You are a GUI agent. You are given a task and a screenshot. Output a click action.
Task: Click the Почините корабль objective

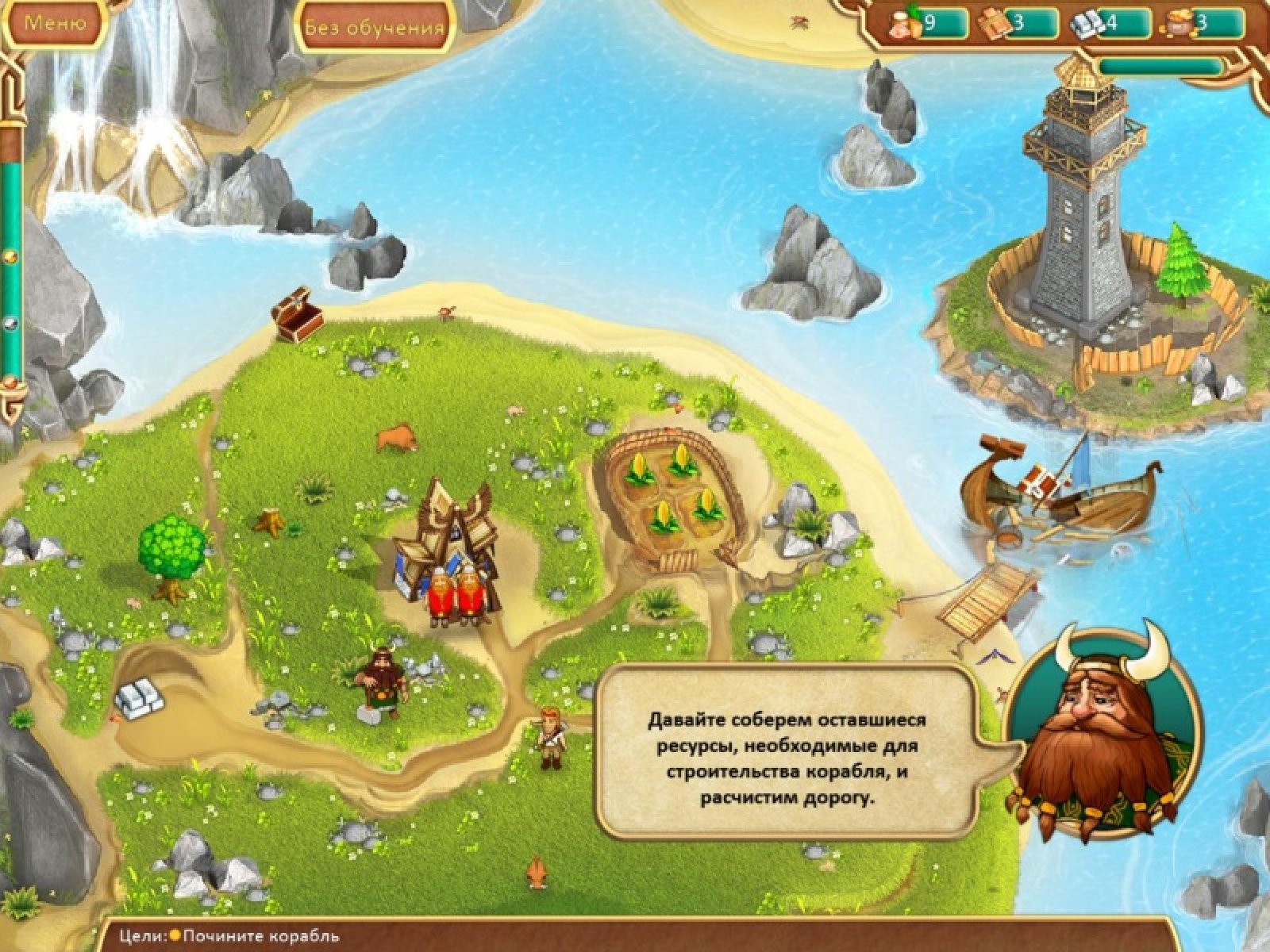[x=261, y=936]
